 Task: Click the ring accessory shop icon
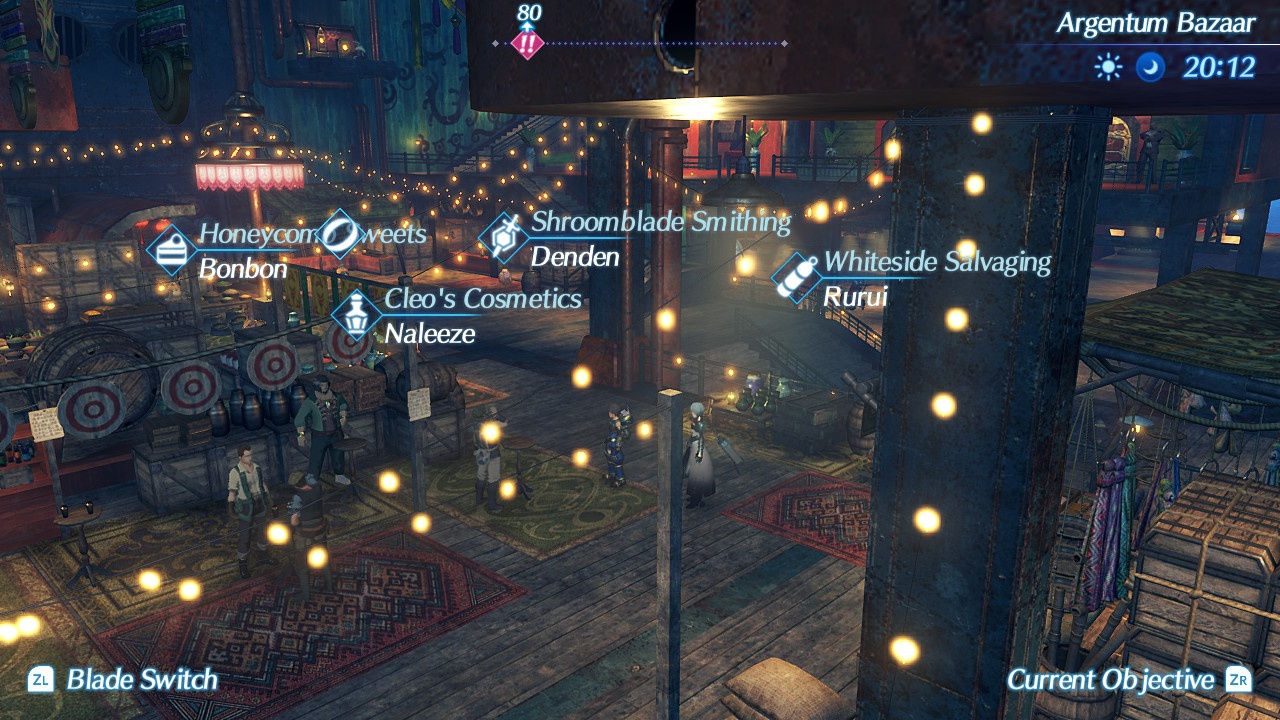point(340,234)
